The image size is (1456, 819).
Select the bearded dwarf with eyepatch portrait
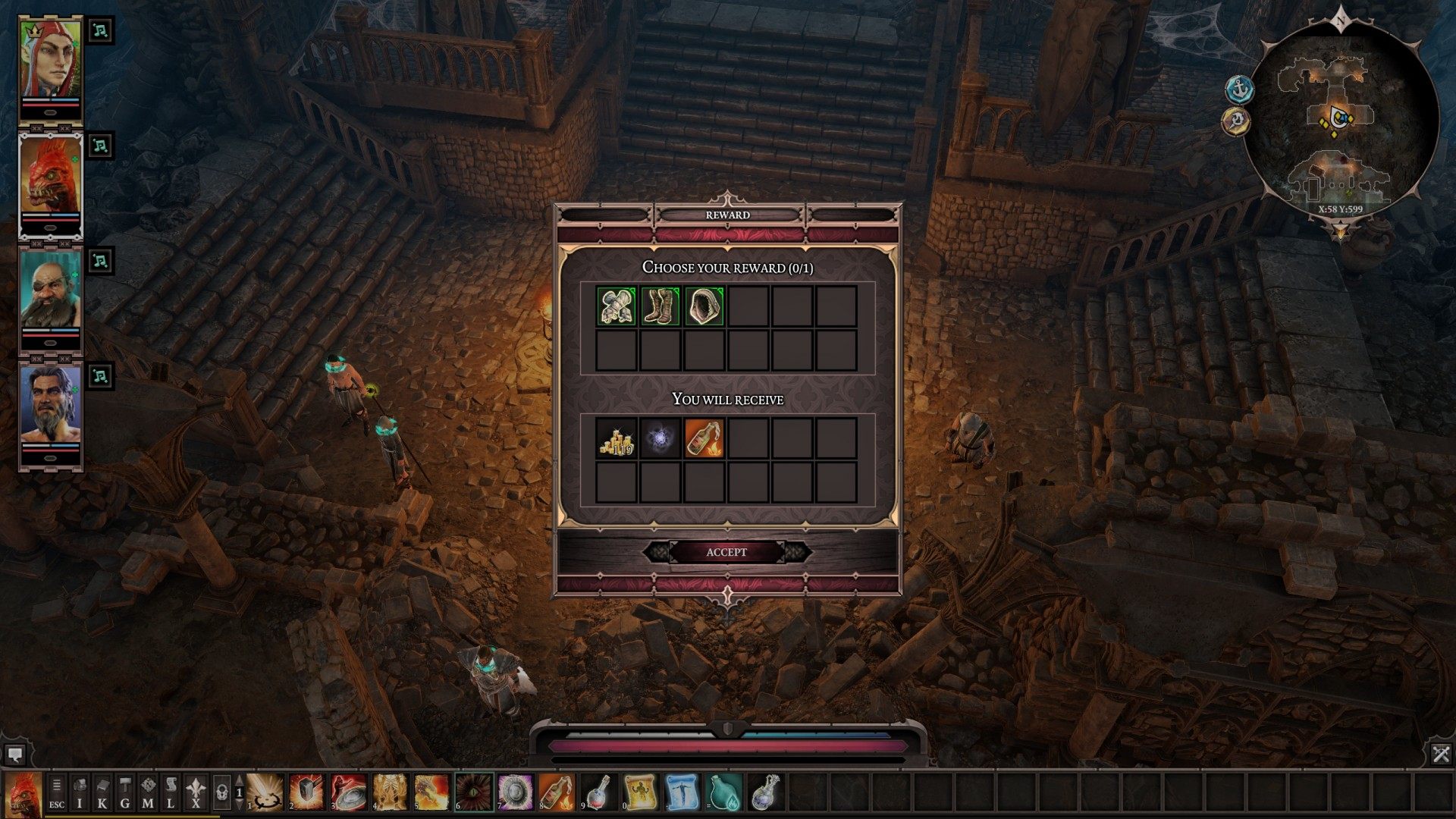[x=51, y=300]
